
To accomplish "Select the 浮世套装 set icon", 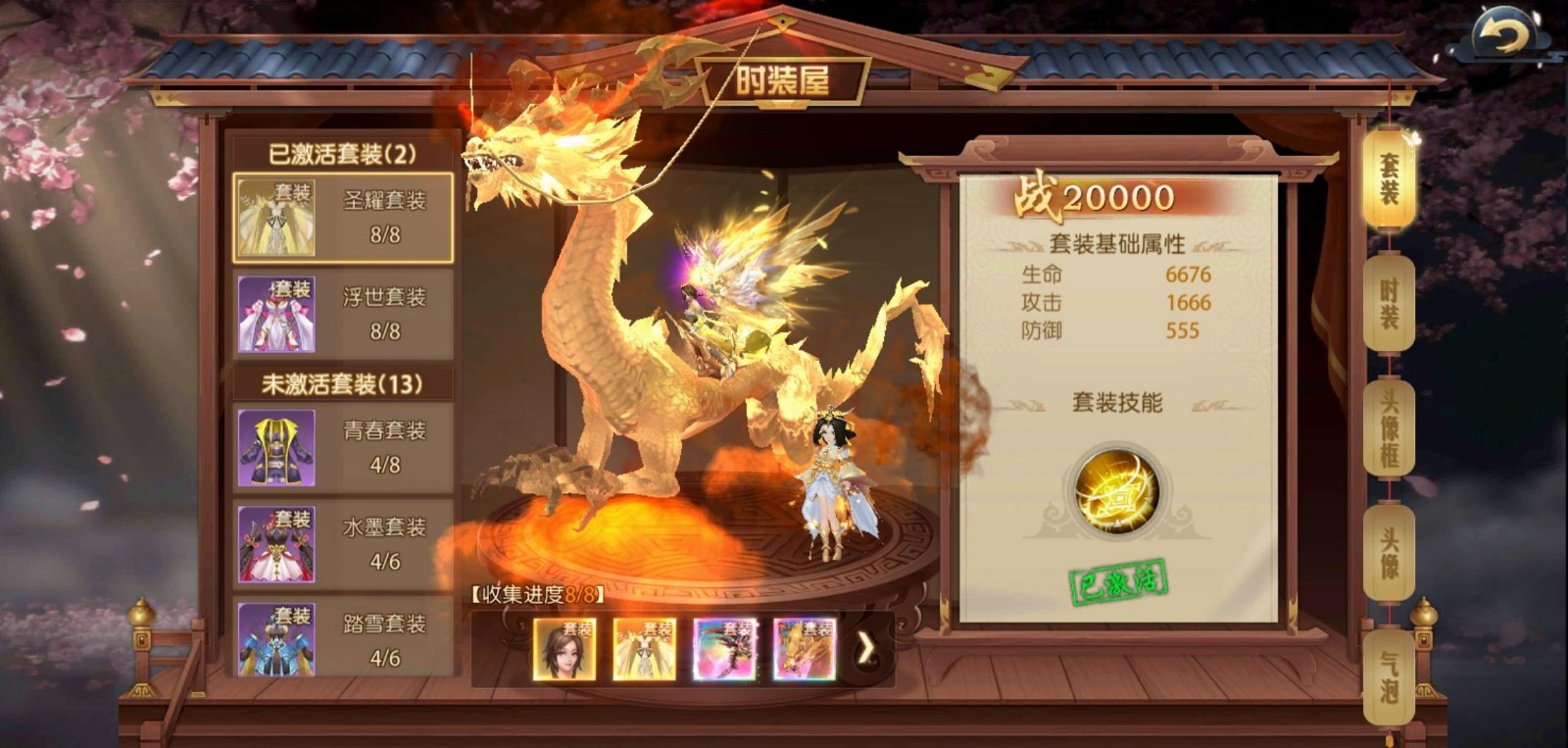I will pyautogui.click(x=275, y=315).
